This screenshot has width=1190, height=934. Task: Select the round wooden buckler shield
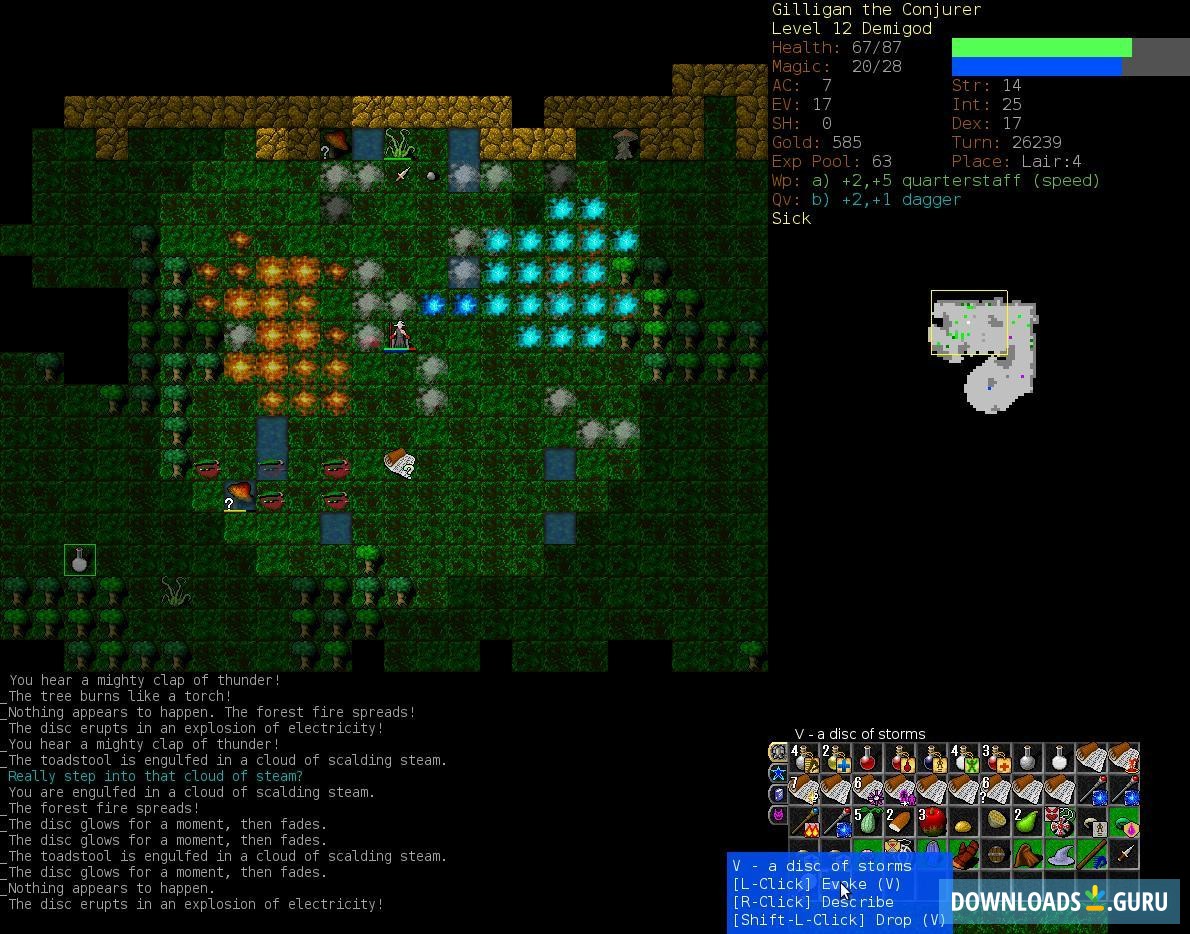pyautogui.click(x=995, y=854)
